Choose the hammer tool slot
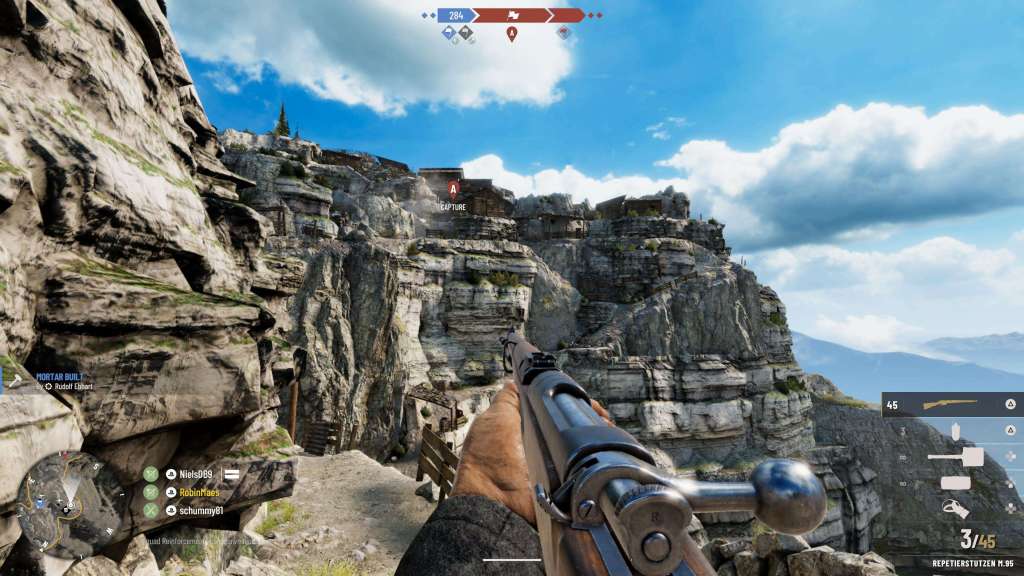 955,457
